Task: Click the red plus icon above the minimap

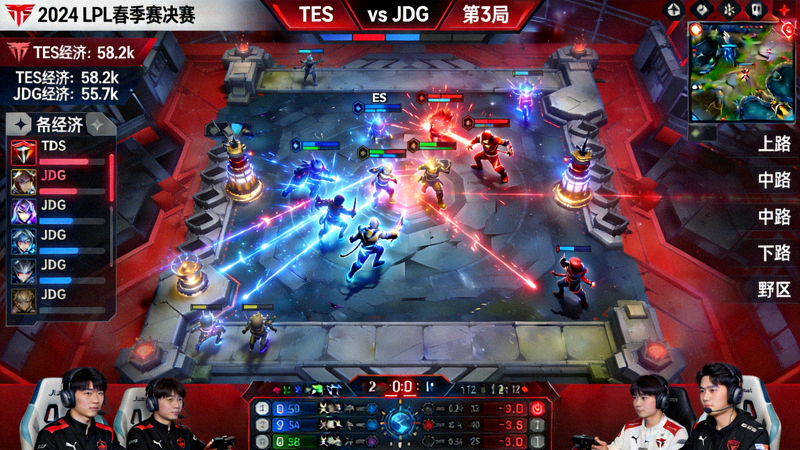Action: (x=784, y=10)
